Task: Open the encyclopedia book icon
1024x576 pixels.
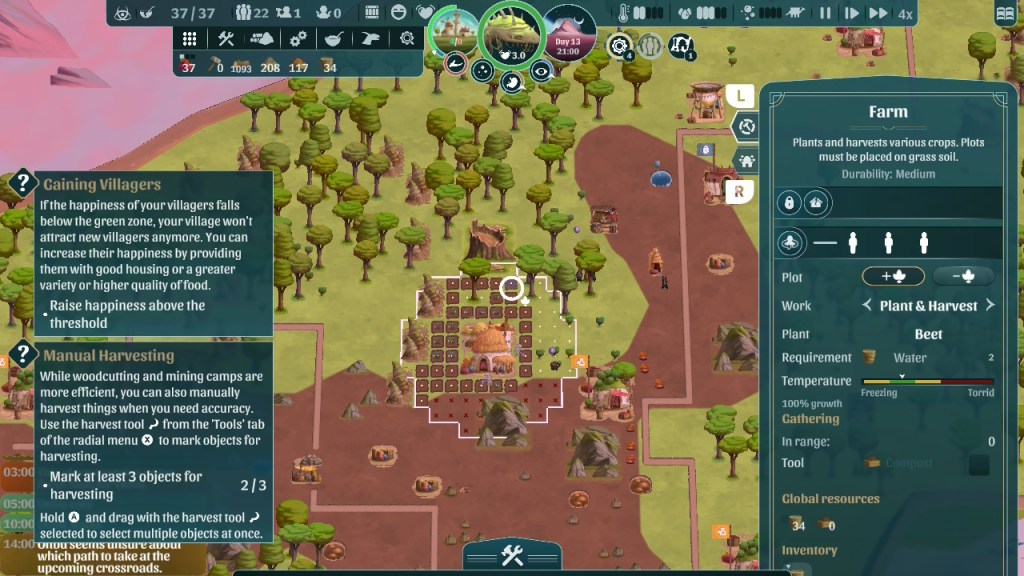Action: pyautogui.click(x=1005, y=14)
